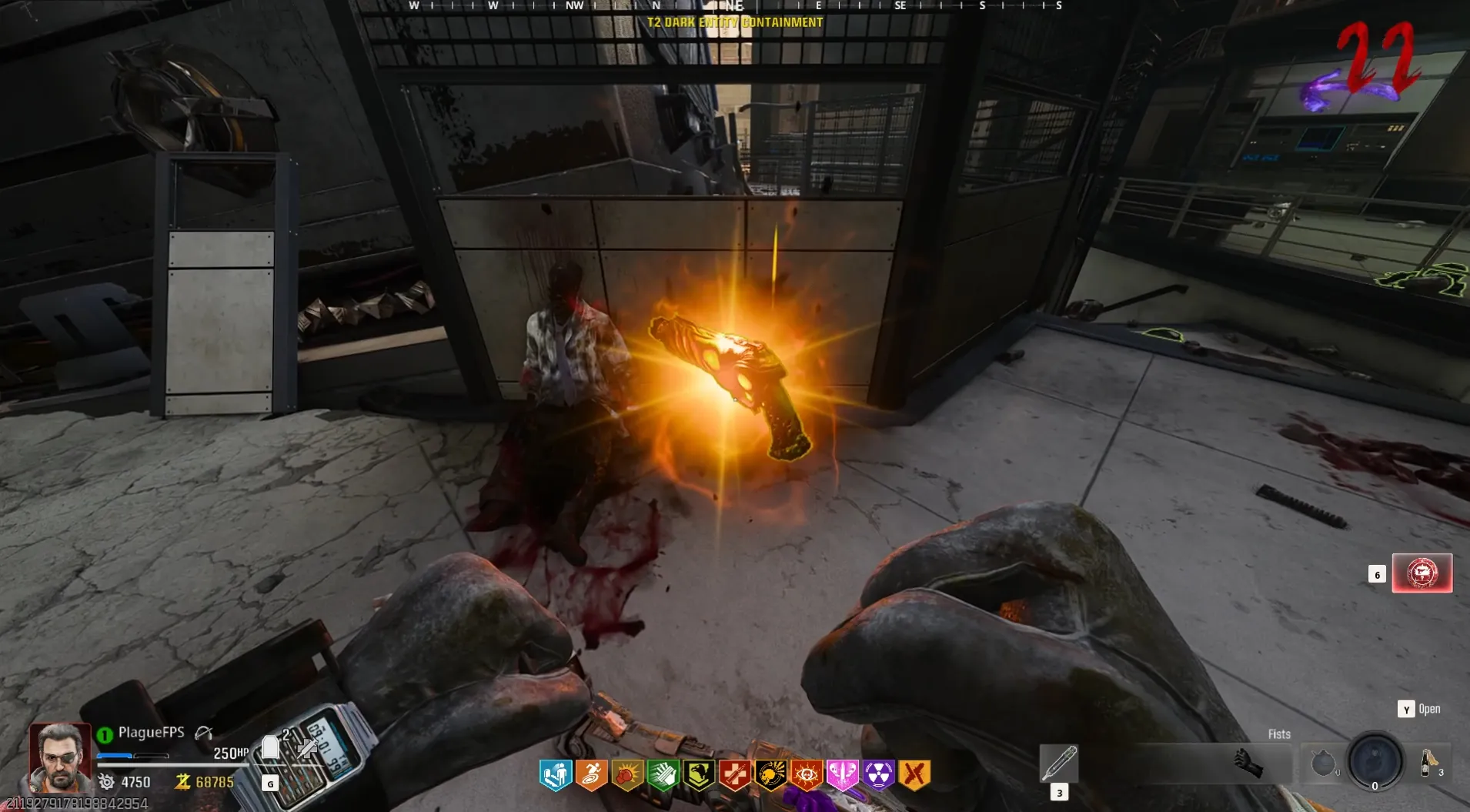Select the green Speed Cola perk icon
The width and height of the screenshot is (1470, 812).
(663, 775)
